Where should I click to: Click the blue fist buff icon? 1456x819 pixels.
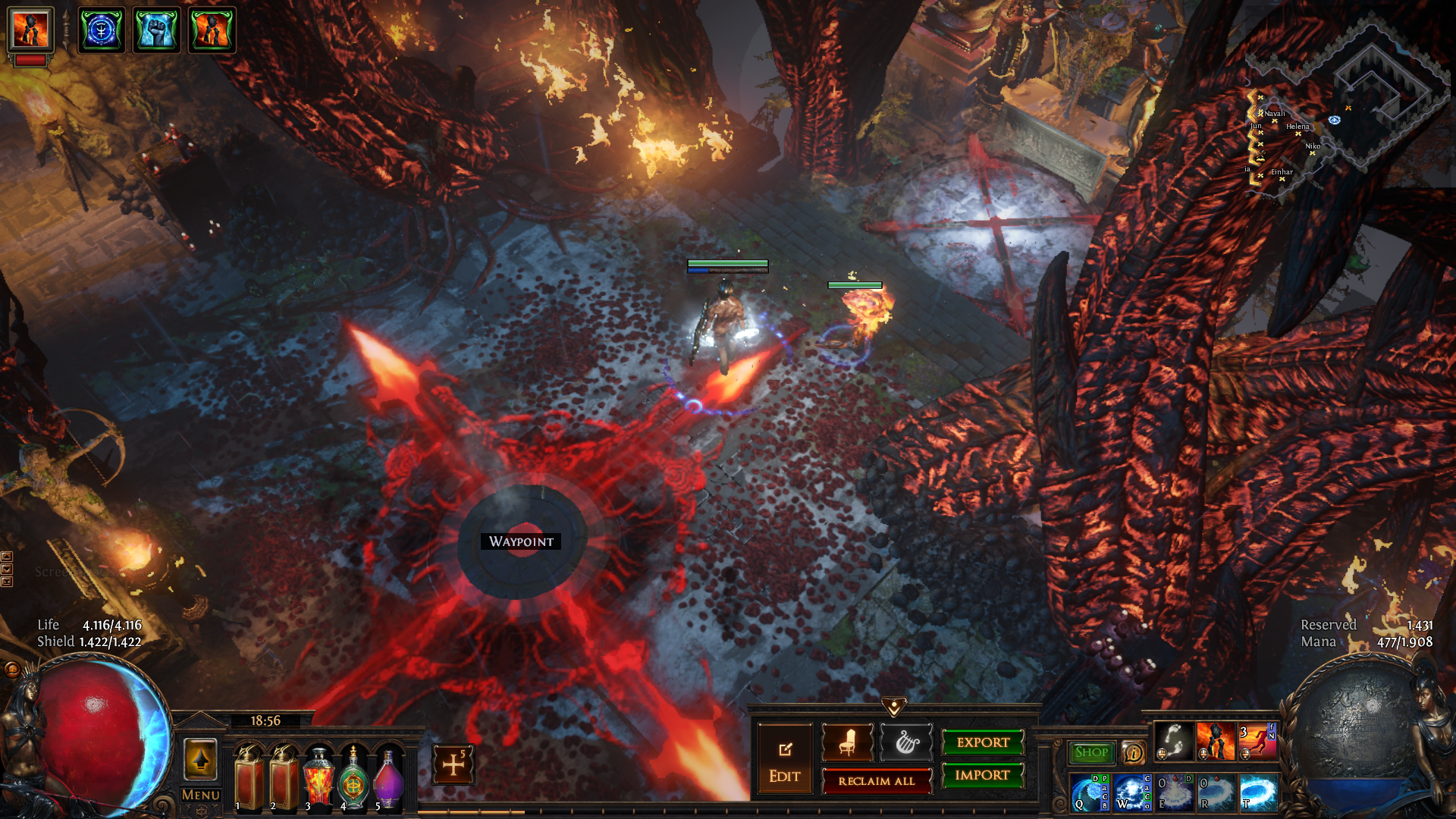coord(156,30)
